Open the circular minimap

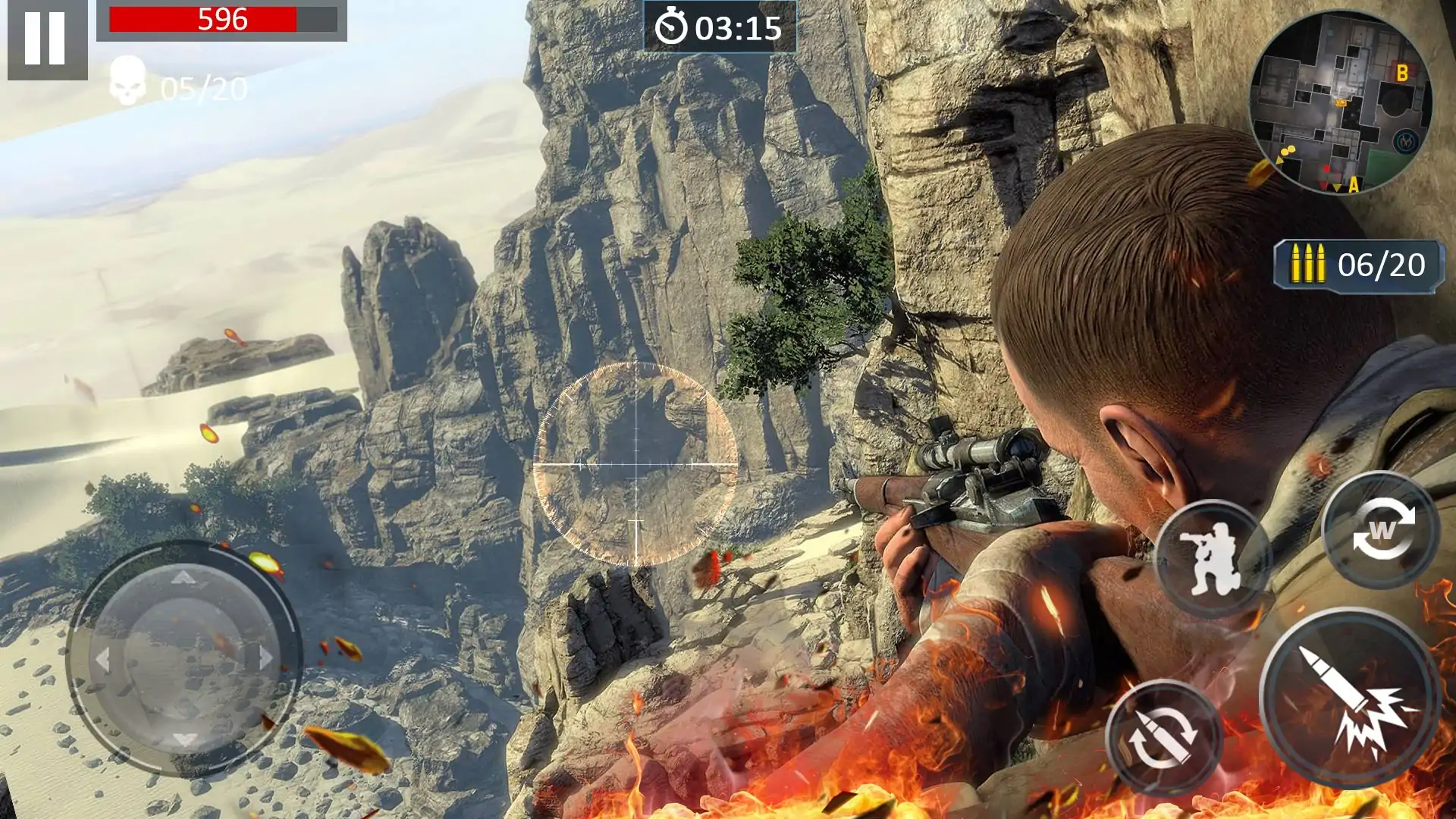pos(1340,102)
